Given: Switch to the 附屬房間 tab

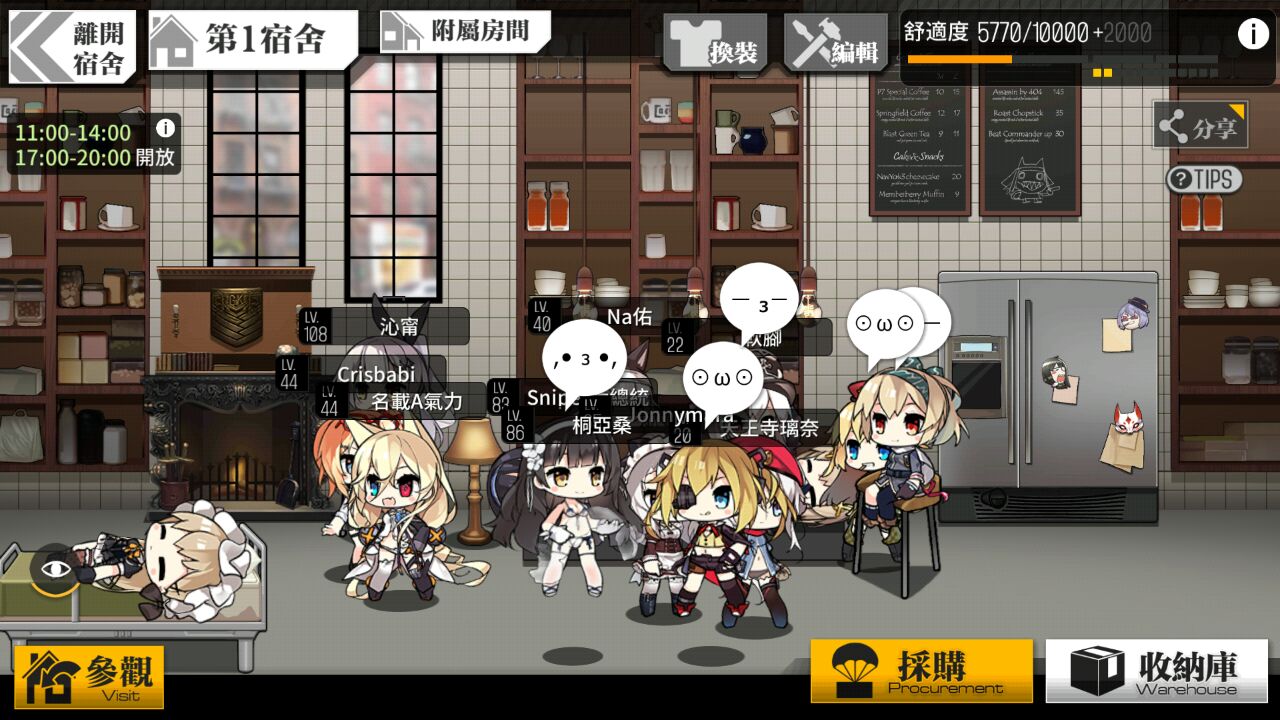Looking at the screenshot, I should pyautogui.click(x=465, y=32).
